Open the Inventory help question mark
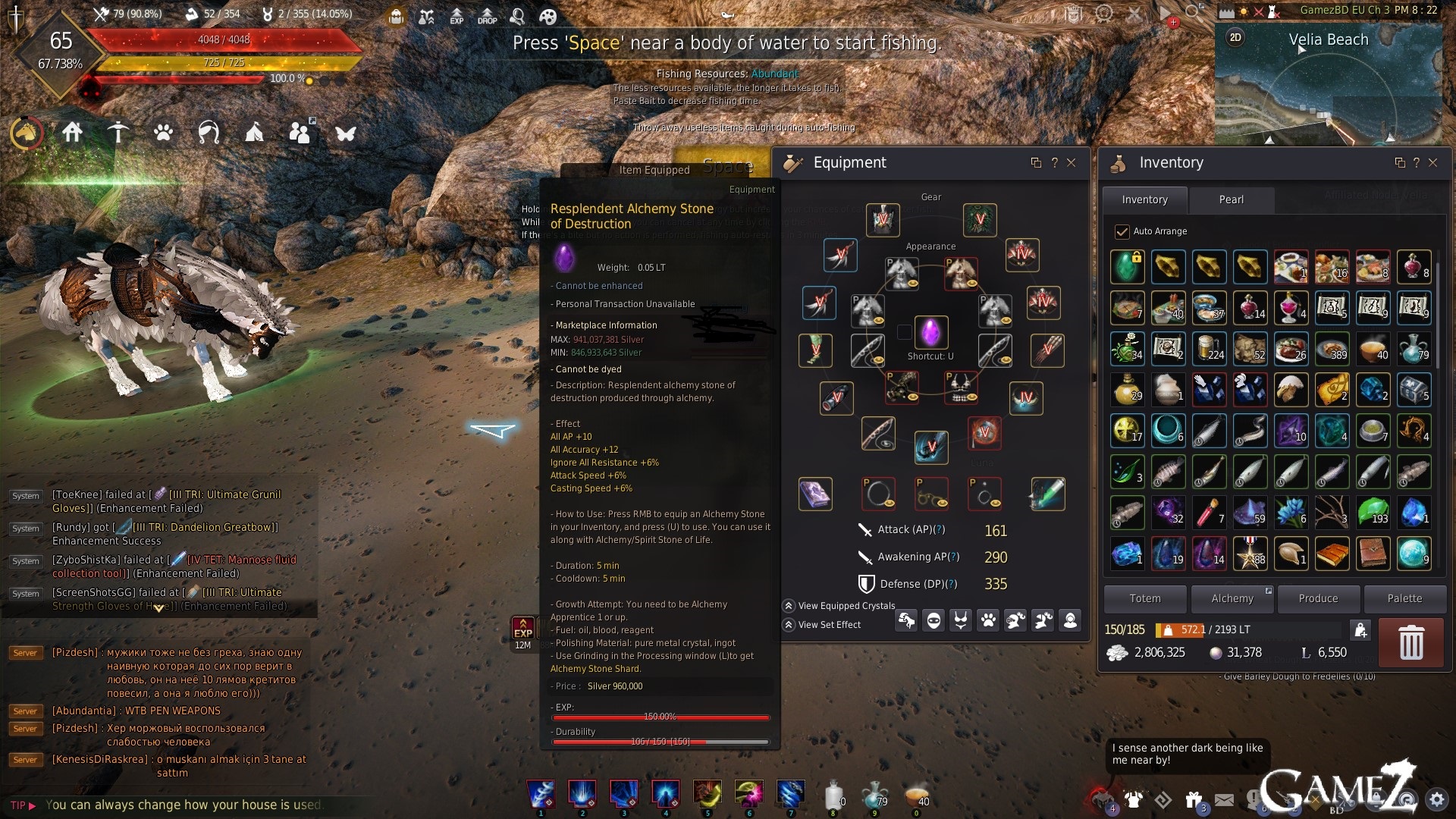 [1416, 162]
